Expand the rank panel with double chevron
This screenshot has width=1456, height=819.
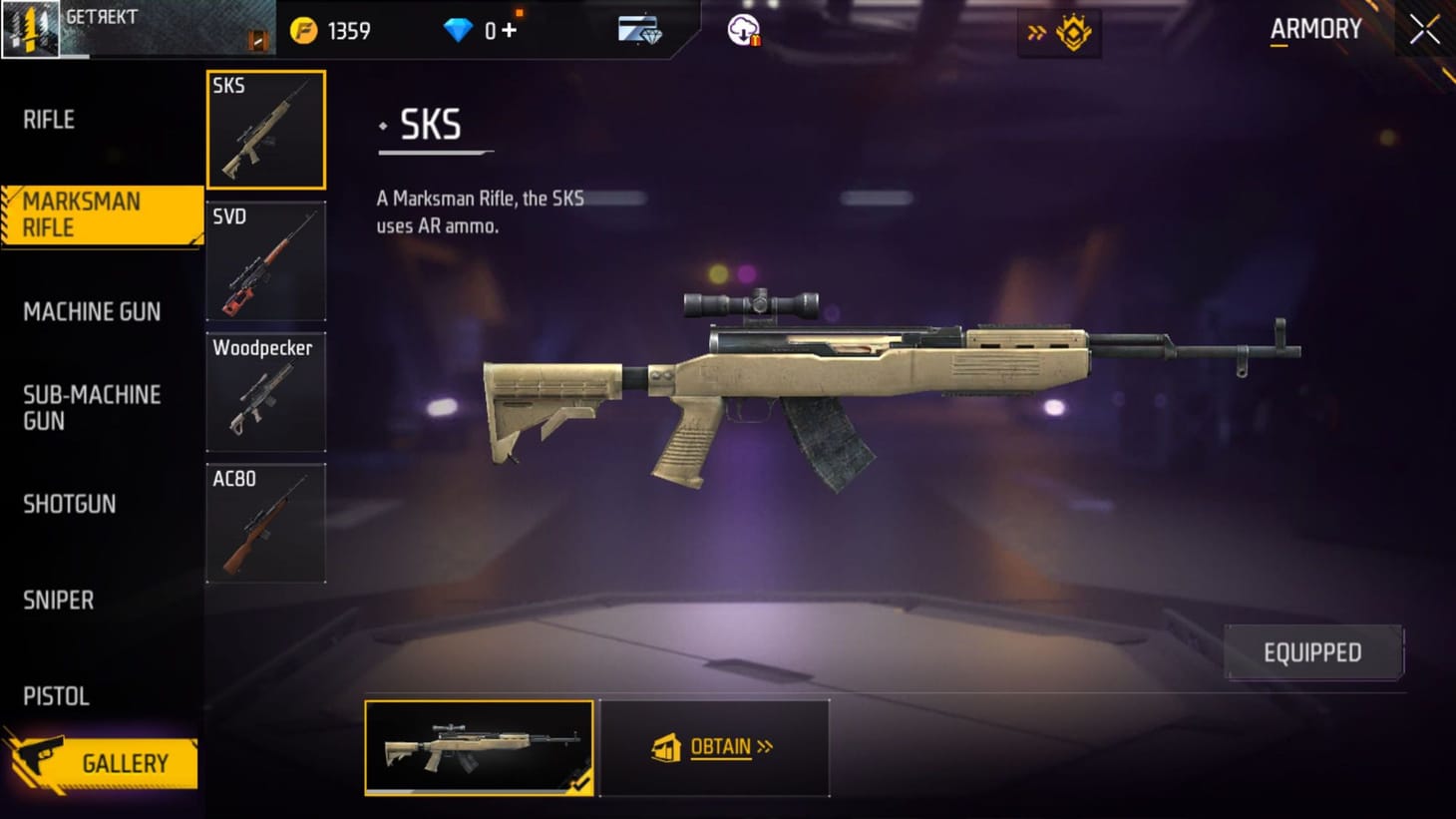point(1039,31)
